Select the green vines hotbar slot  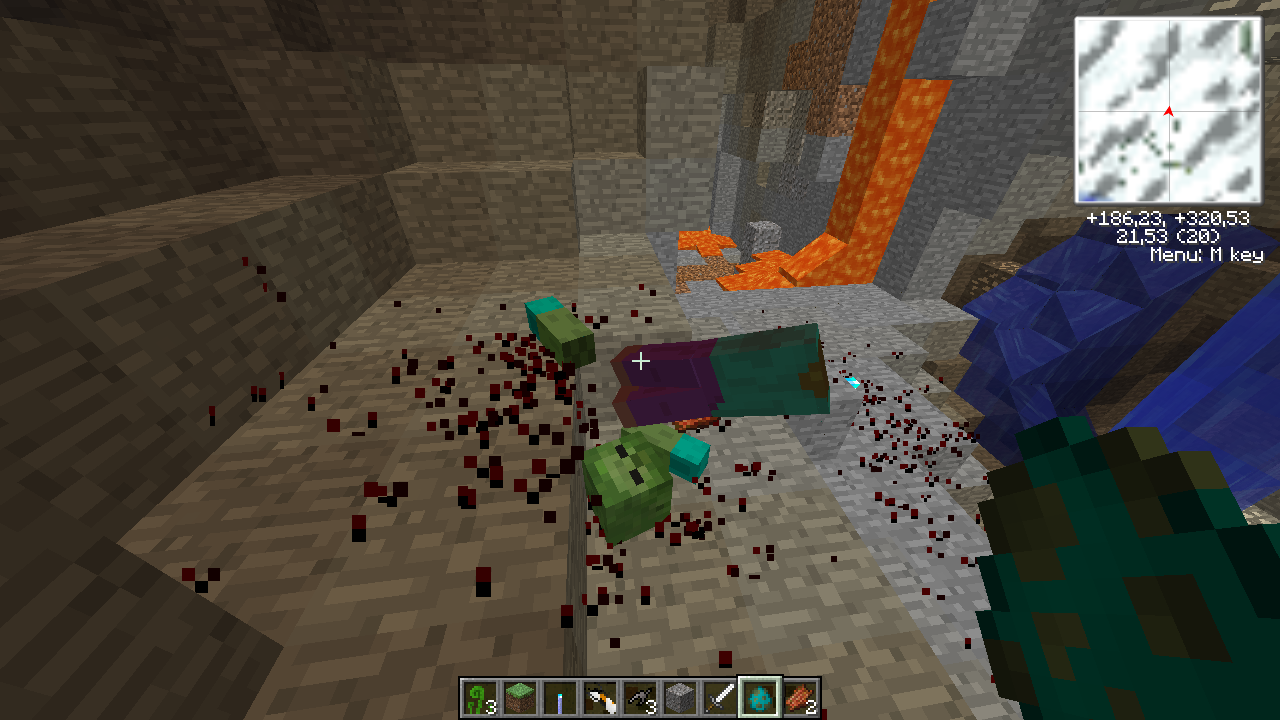479,697
